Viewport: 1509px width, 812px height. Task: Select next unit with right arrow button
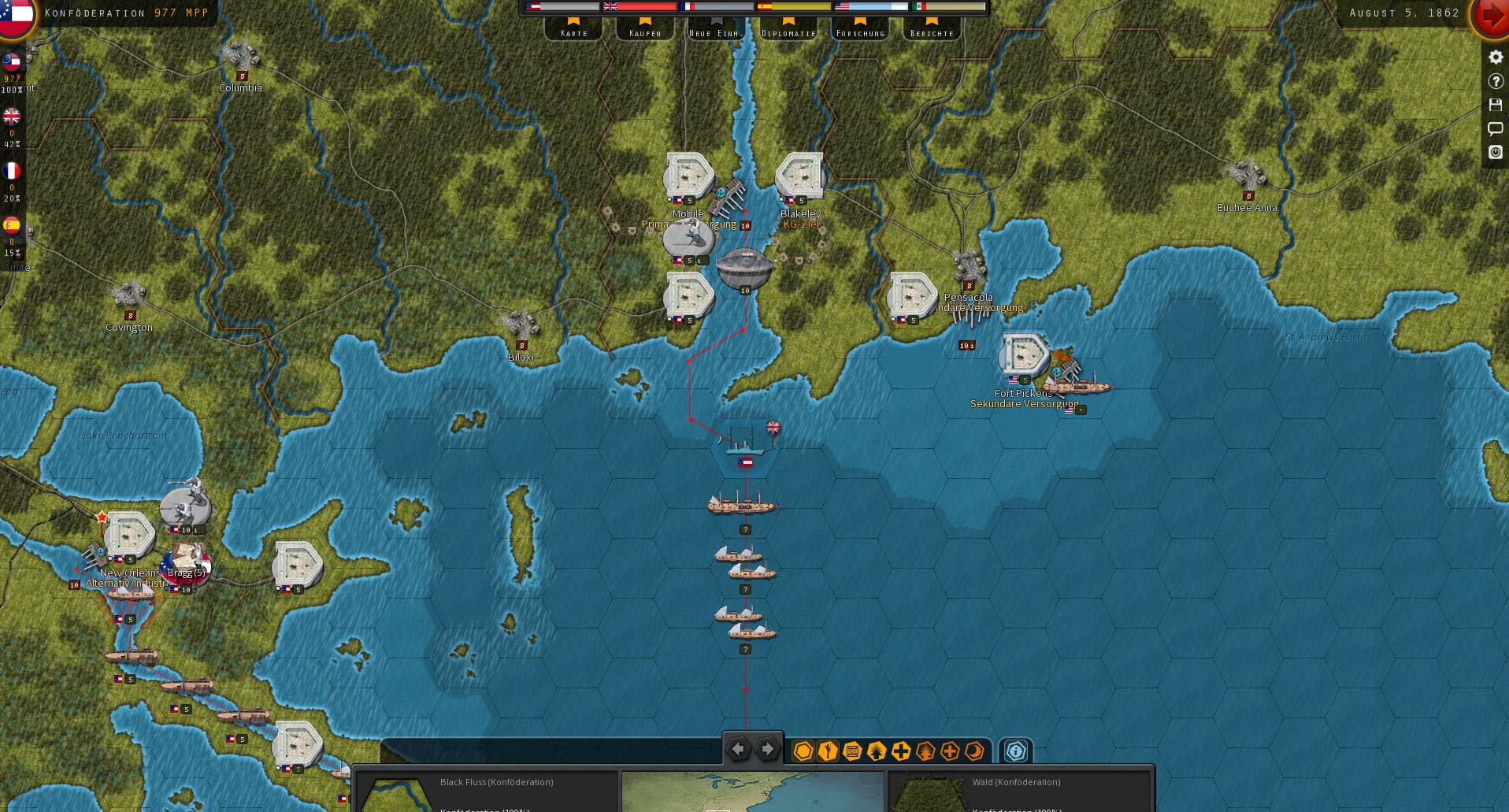tap(768, 749)
